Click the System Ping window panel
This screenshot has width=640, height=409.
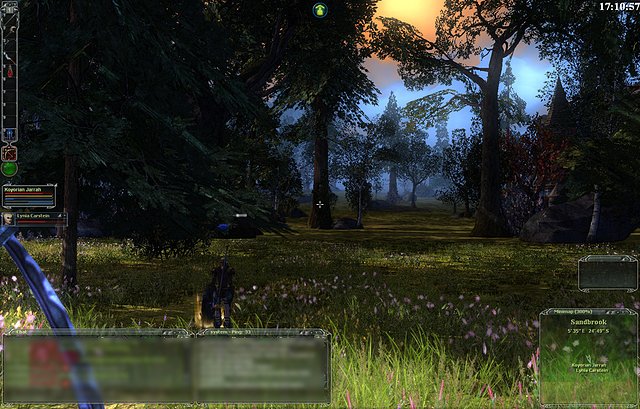point(262,365)
